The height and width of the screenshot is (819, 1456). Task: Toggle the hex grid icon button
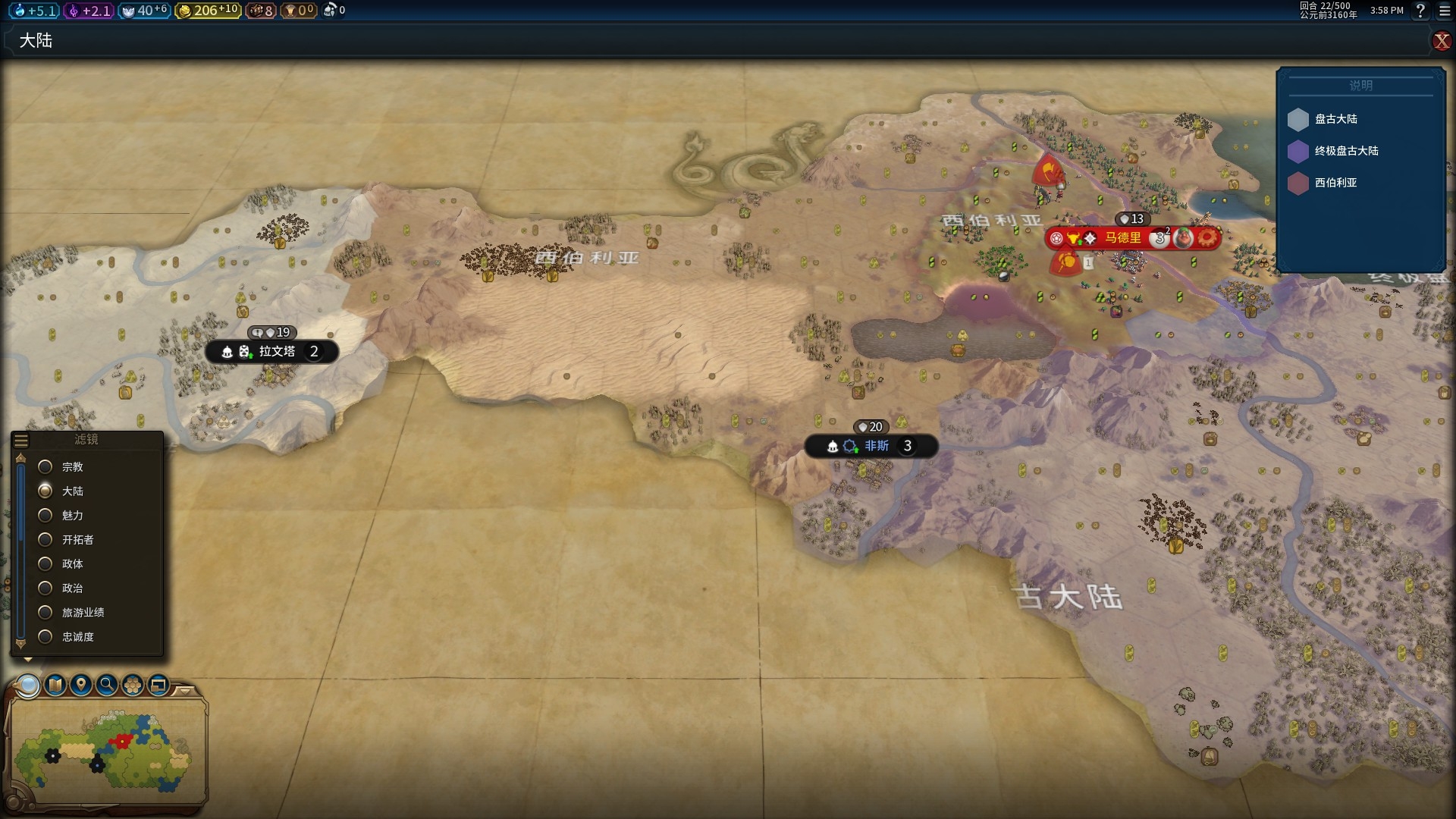coord(133,686)
